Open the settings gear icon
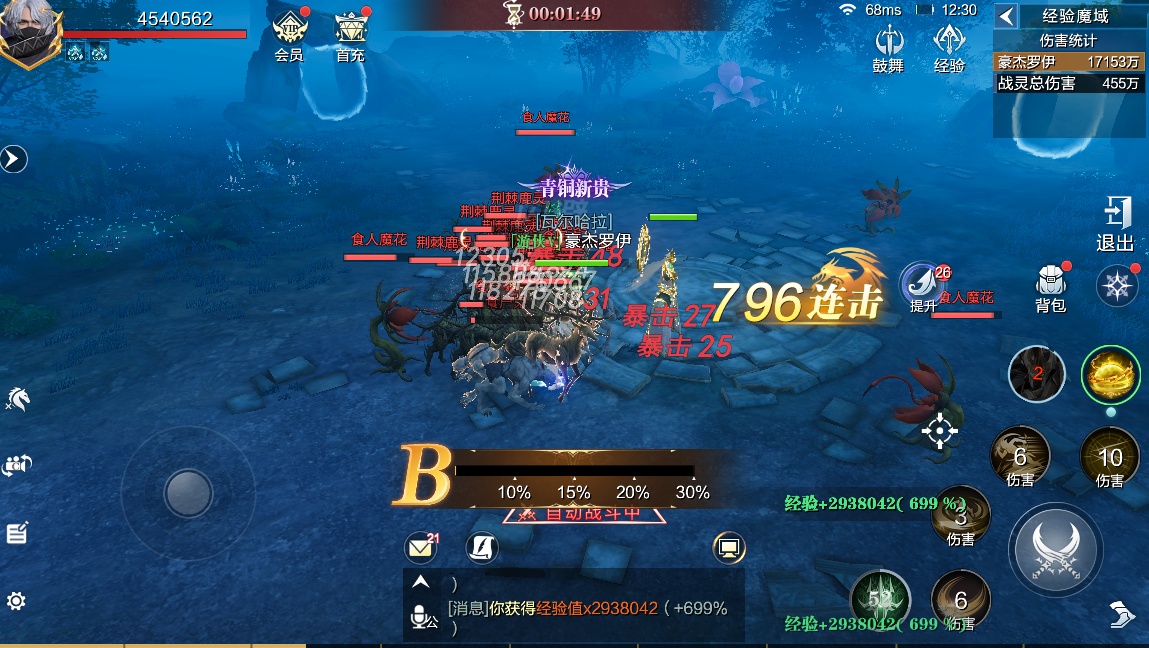The width and height of the screenshot is (1149, 648). 16,601
